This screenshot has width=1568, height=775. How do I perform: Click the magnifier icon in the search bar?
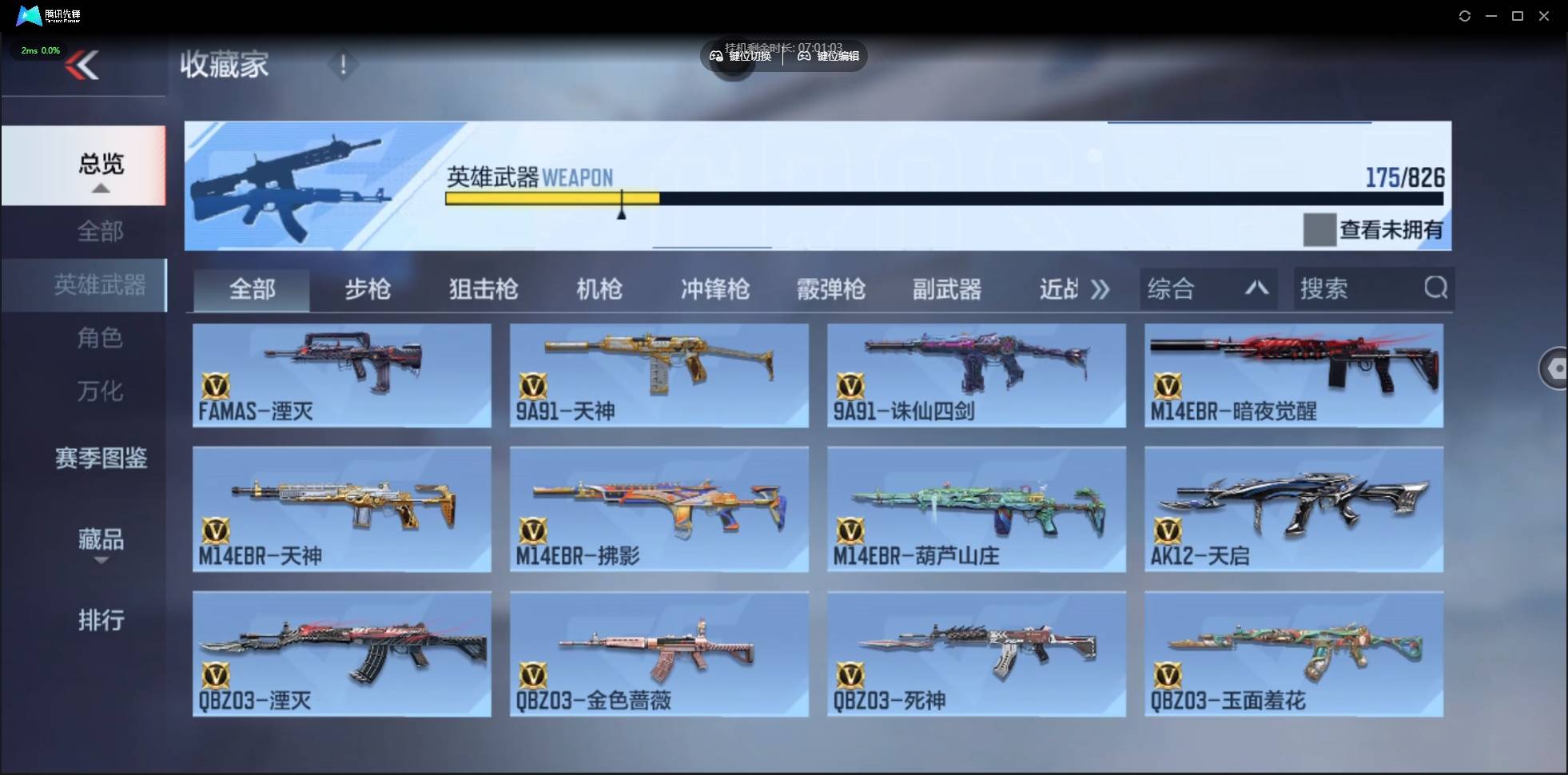[1436, 288]
